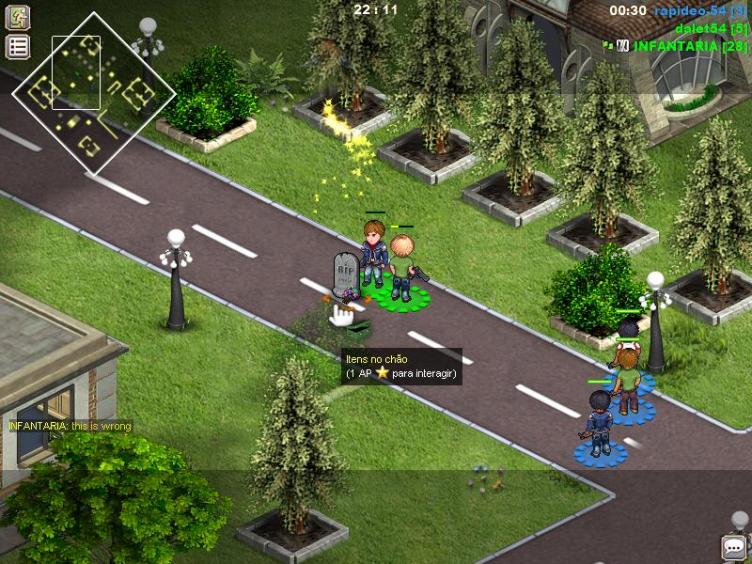Select the green-highlighted unit holding a pistol

tap(403, 267)
